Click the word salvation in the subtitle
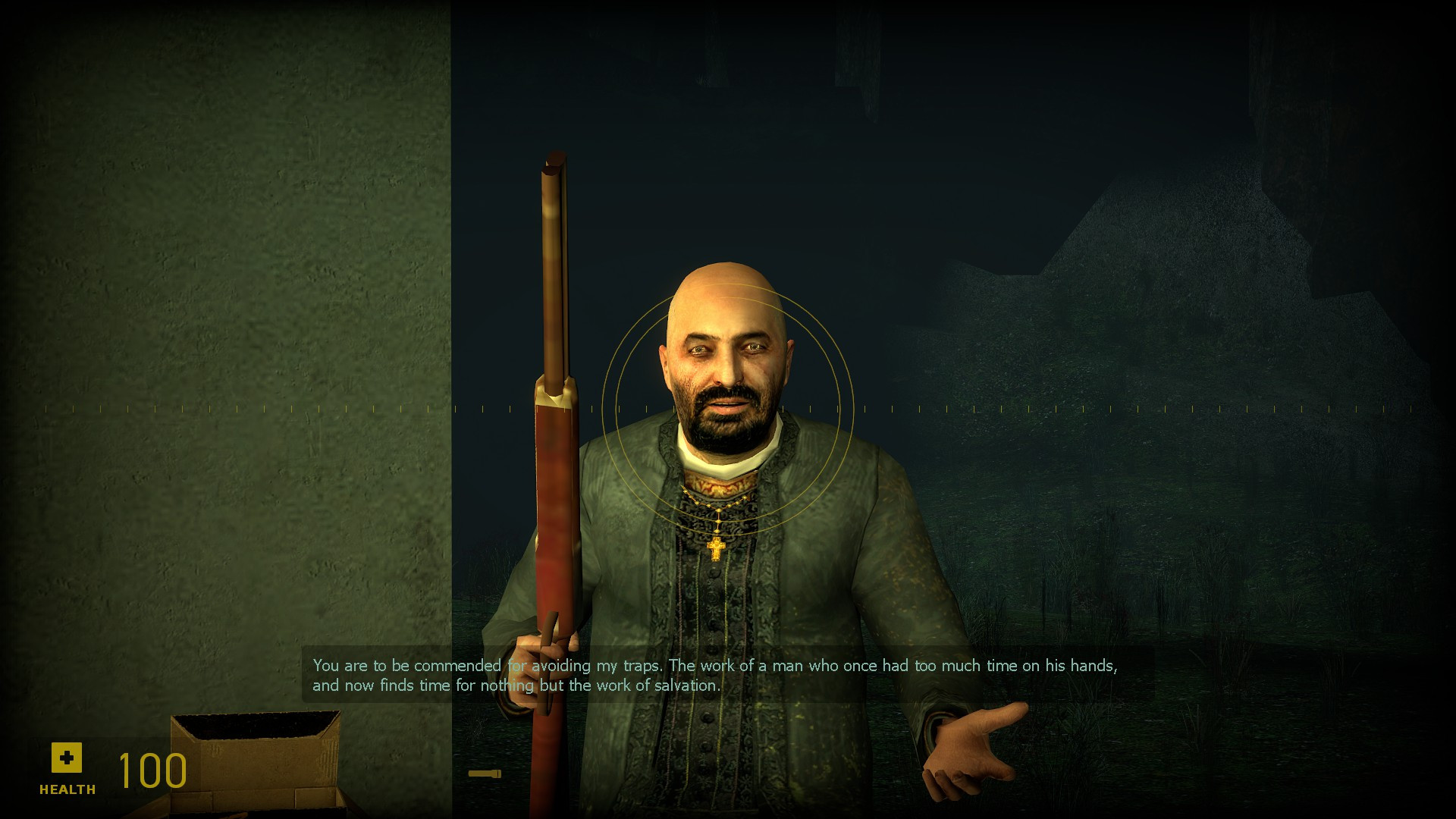 pos(687,685)
